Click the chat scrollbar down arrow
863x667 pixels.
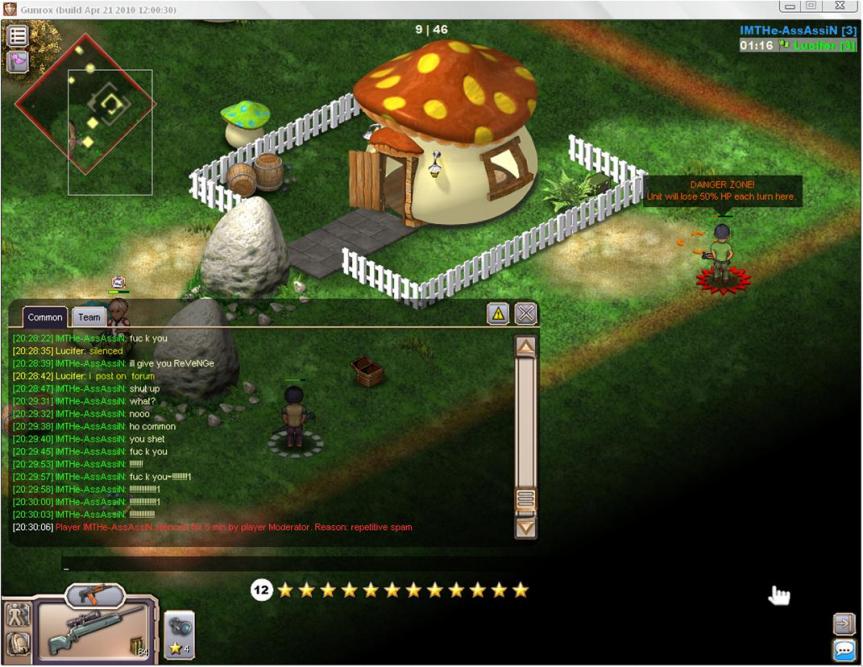pyautogui.click(x=525, y=526)
